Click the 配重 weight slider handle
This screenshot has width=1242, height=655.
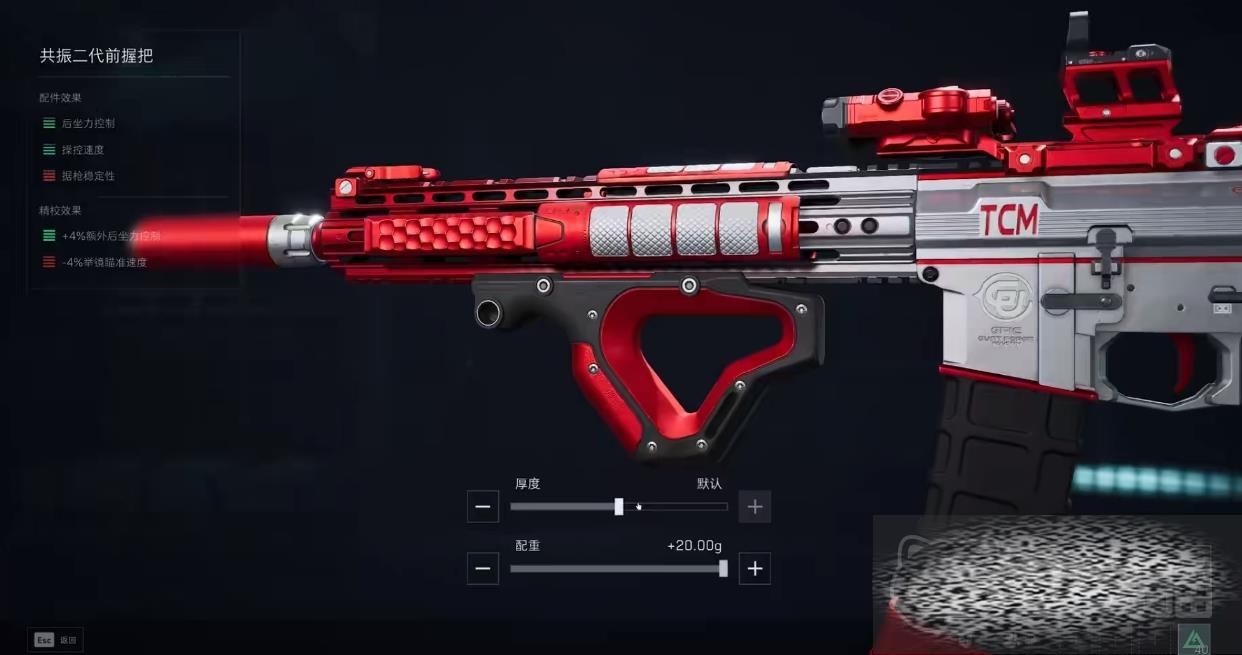click(723, 569)
